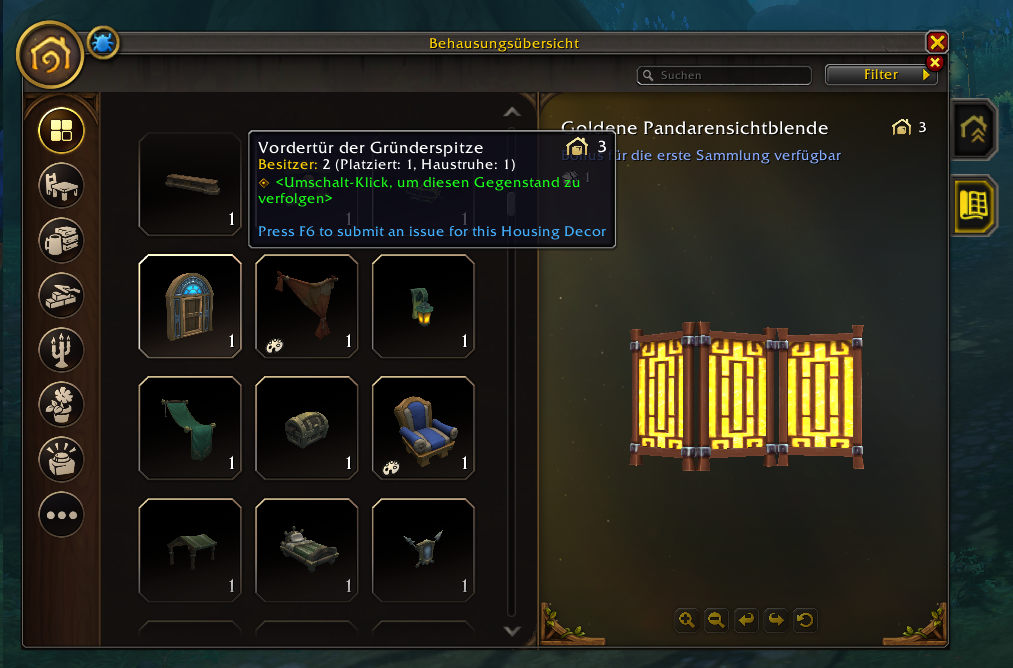Screen dimensions: 1013x668
Task: Pick the green bed decor item
Action: coord(306,550)
